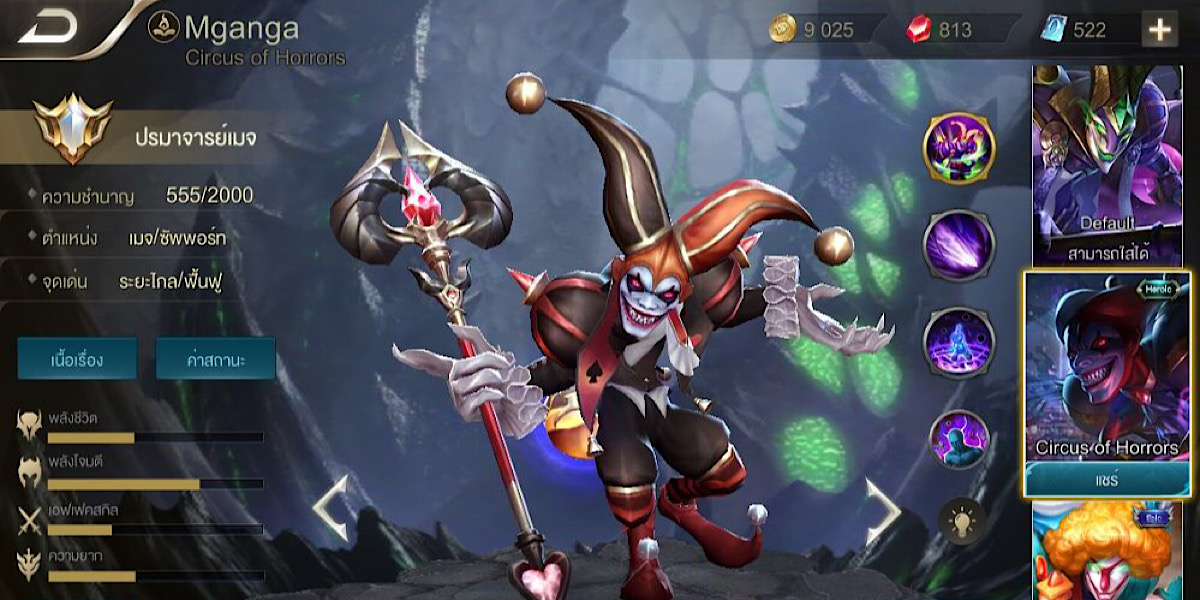Switch to next hero with right arrow
Image resolution: width=1200 pixels, height=600 pixels.
[881, 511]
